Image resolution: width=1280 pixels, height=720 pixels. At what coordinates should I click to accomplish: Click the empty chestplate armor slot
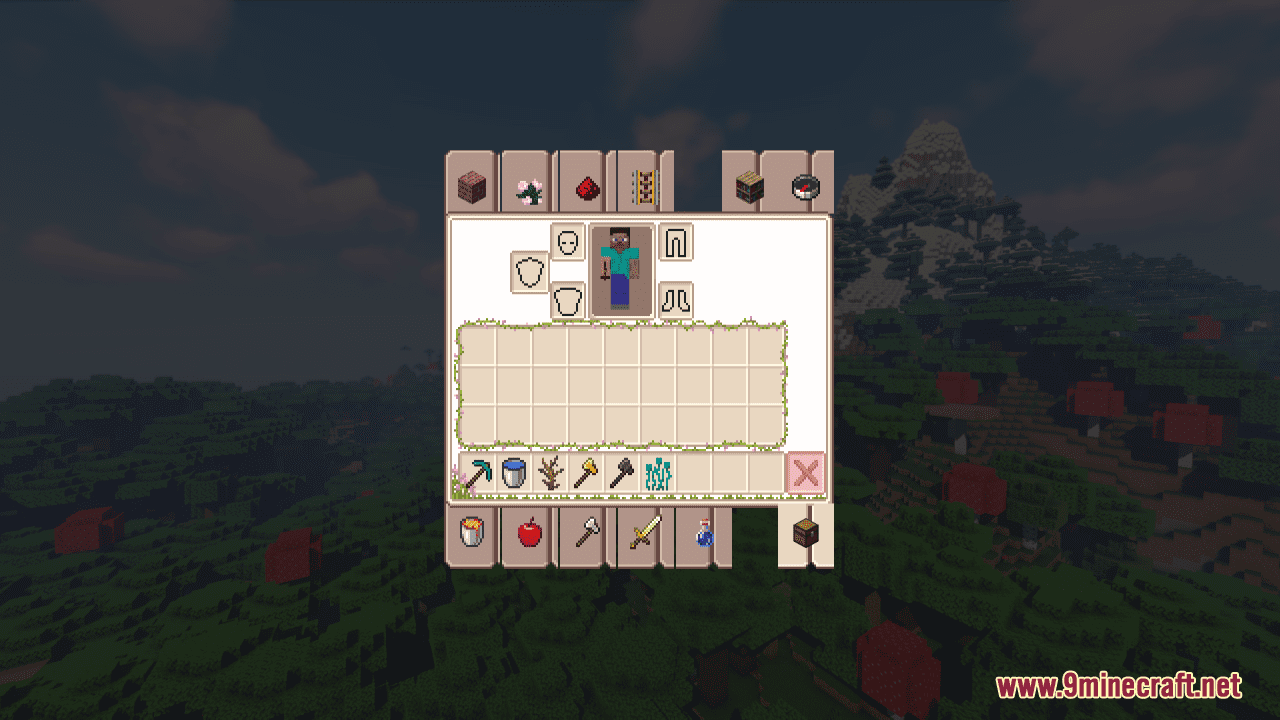click(568, 299)
